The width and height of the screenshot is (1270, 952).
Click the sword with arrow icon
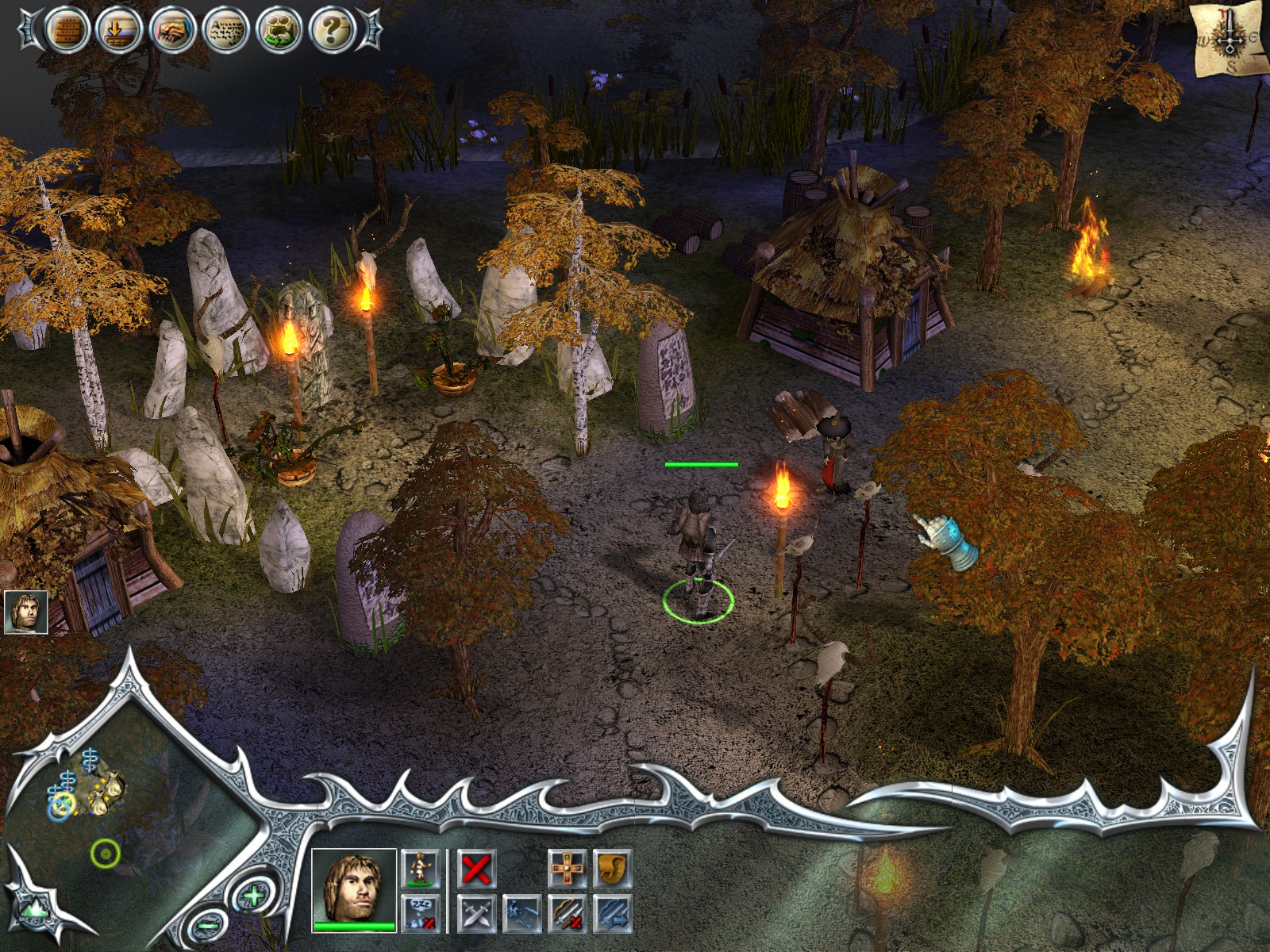612,912
